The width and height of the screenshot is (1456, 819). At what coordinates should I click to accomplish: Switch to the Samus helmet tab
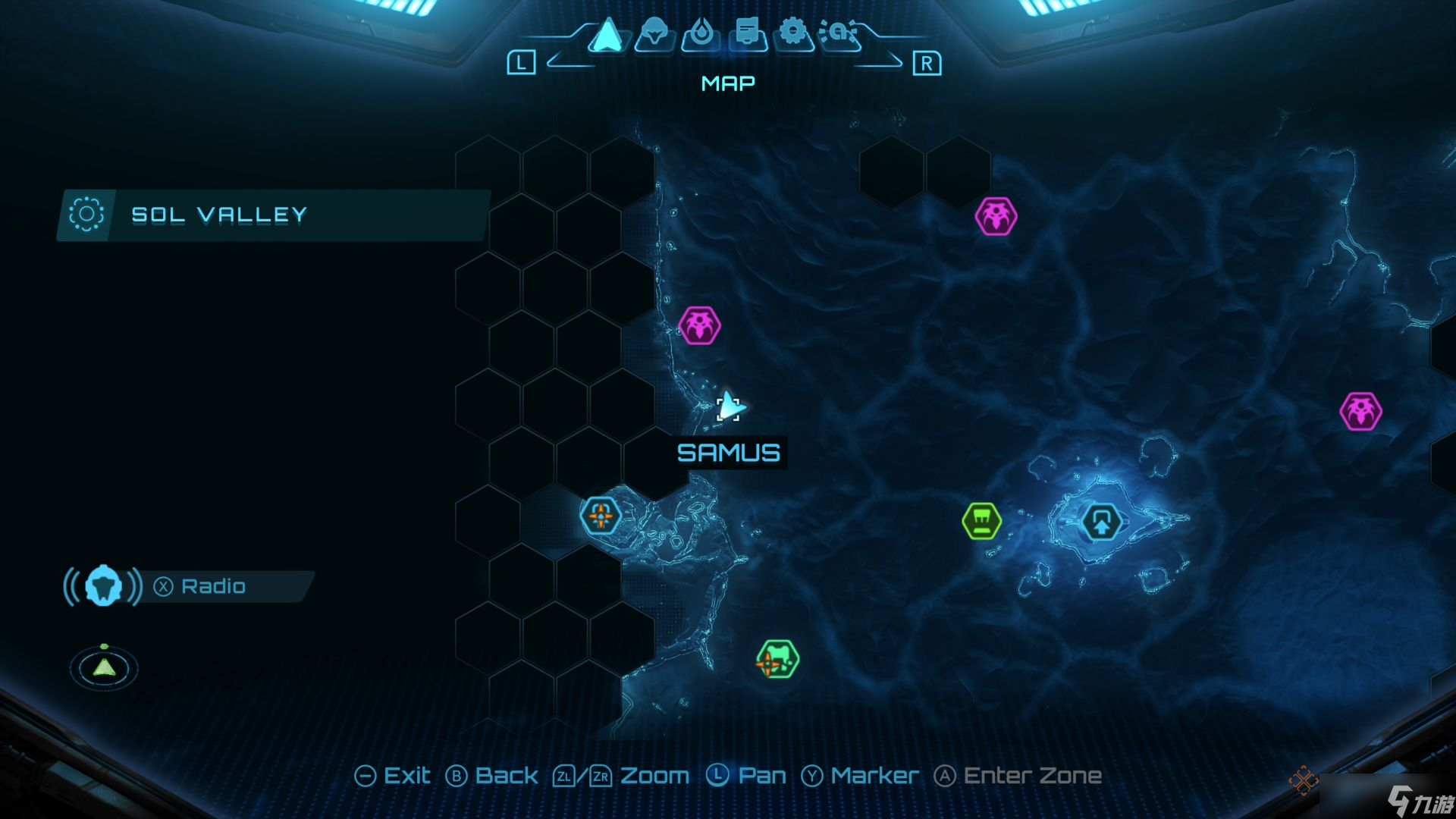(x=654, y=35)
